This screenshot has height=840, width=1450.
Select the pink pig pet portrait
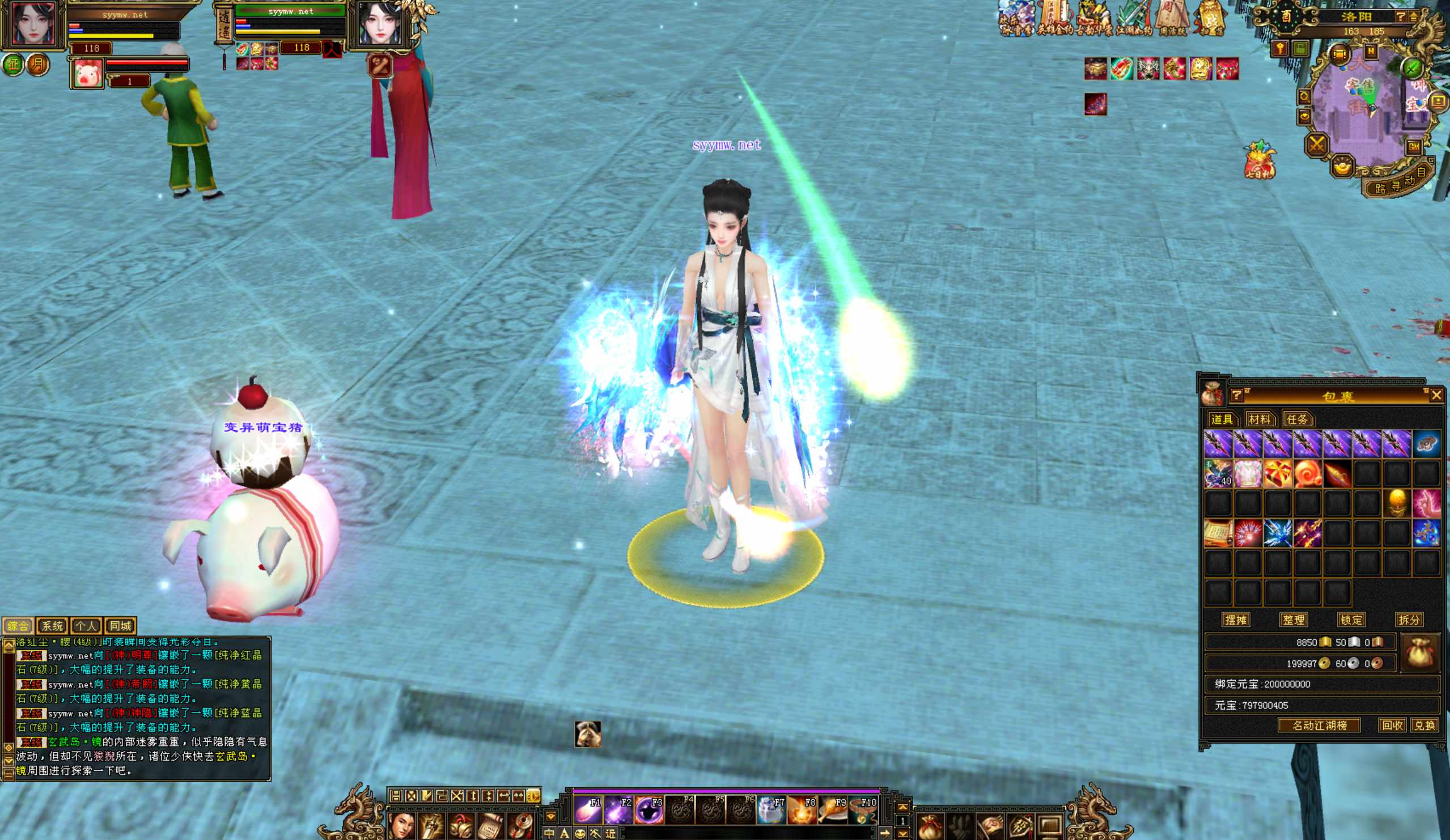point(87,74)
